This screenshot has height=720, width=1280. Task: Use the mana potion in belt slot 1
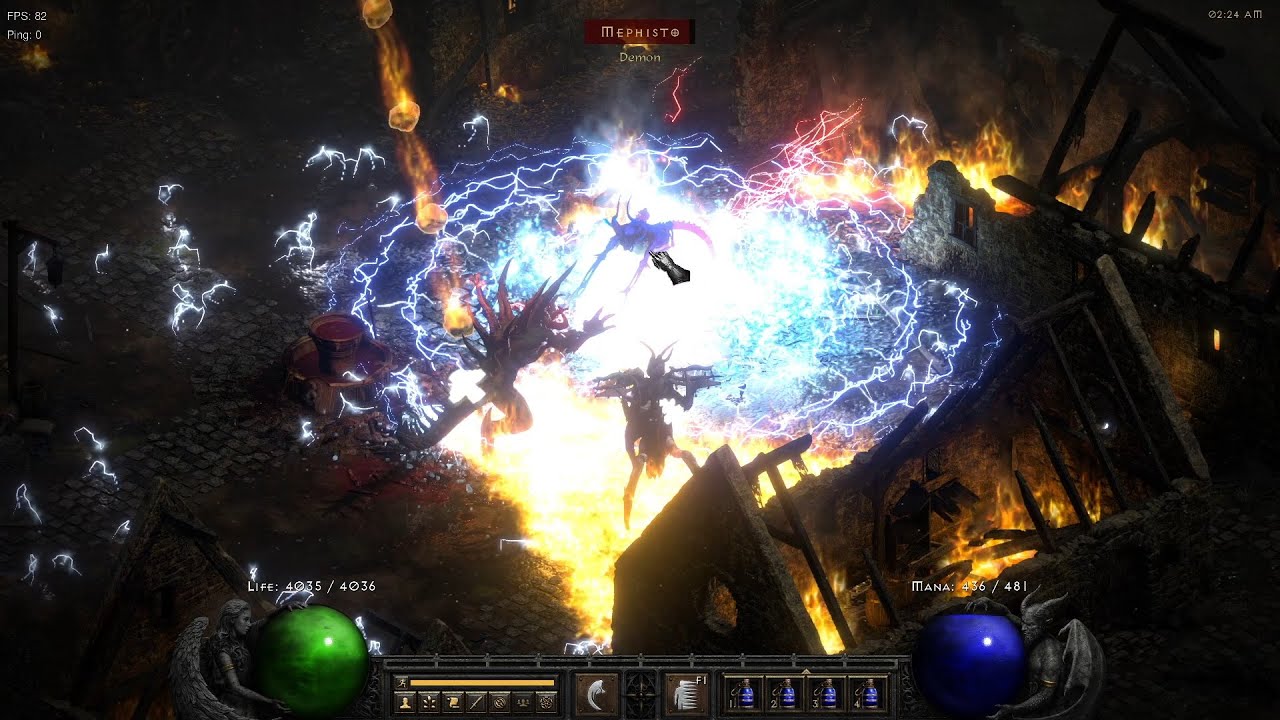(742, 693)
